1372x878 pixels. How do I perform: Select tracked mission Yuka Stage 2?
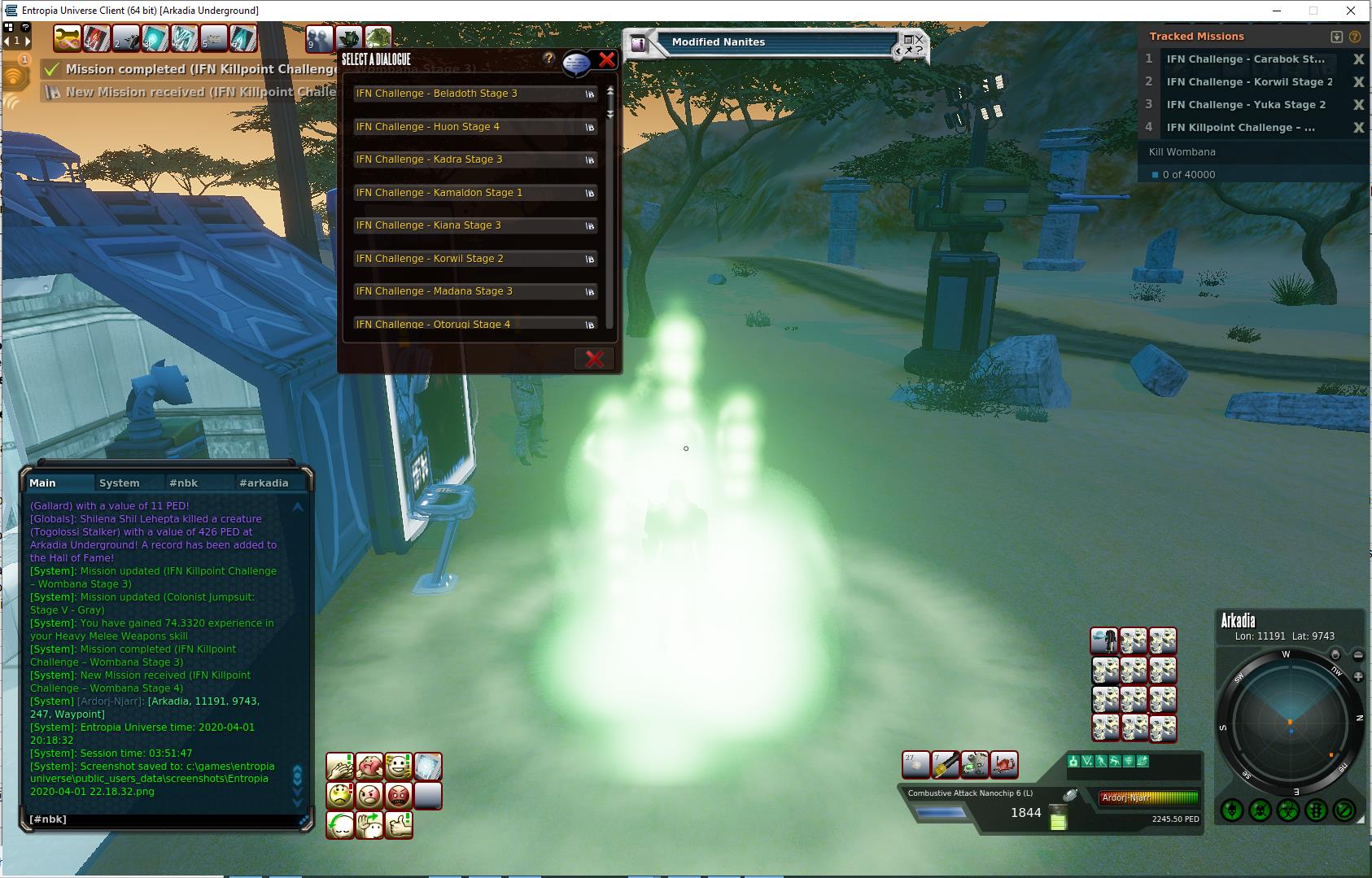[x=1245, y=105]
